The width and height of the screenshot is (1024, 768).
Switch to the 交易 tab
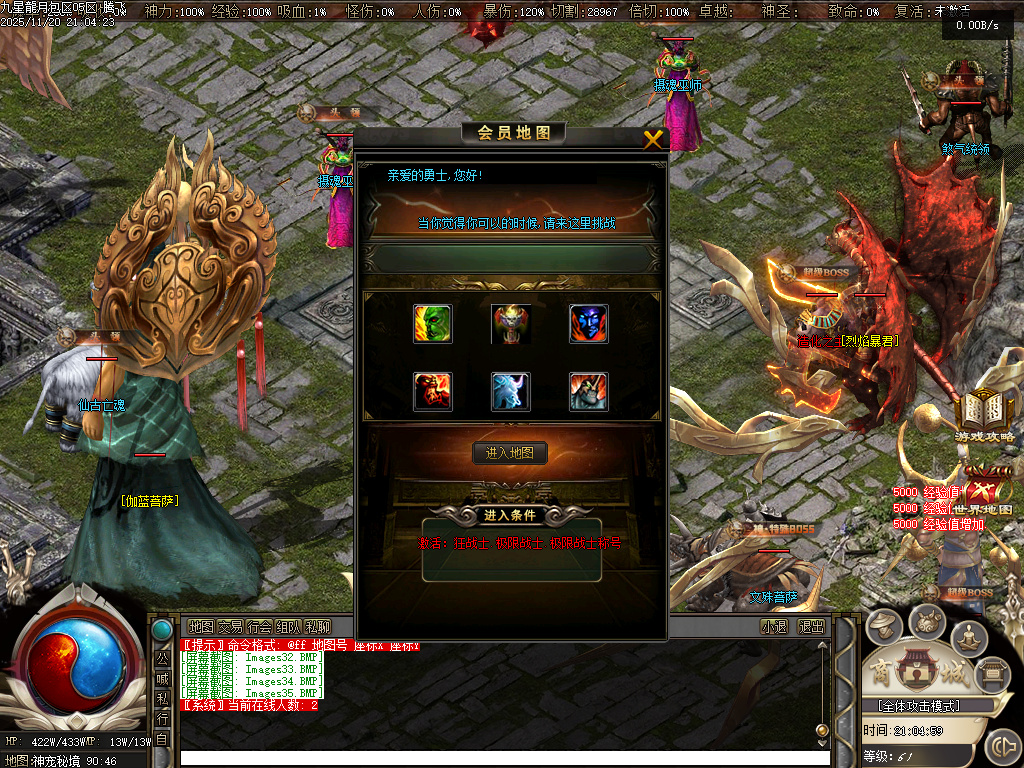tap(230, 627)
